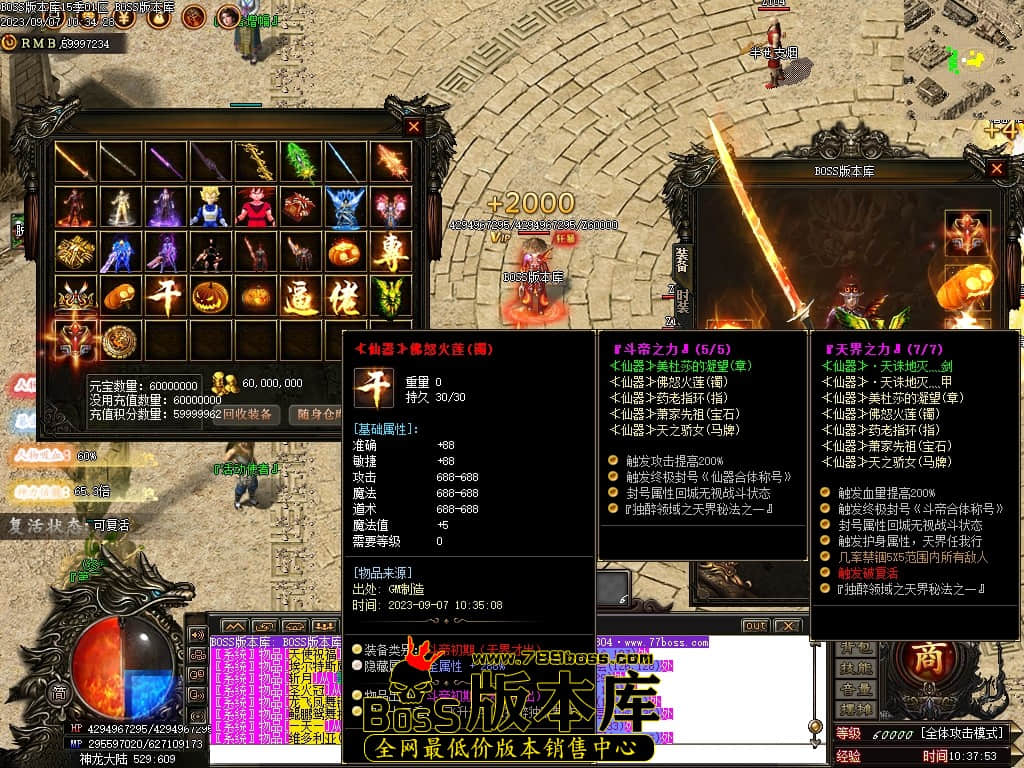Select the green dragon head item
The image size is (1024, 768).
point(391,297)
